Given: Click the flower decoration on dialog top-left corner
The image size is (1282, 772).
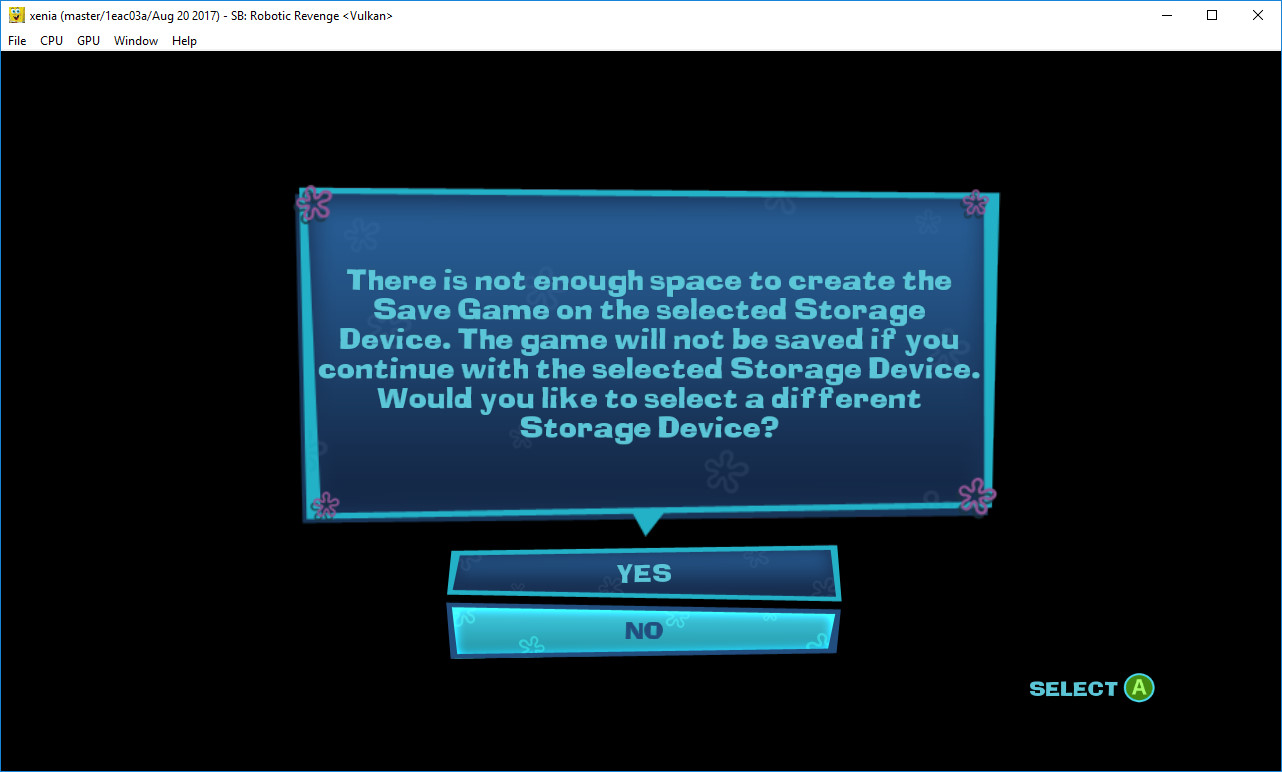Looking at the screenshot, I should point(313,203).
